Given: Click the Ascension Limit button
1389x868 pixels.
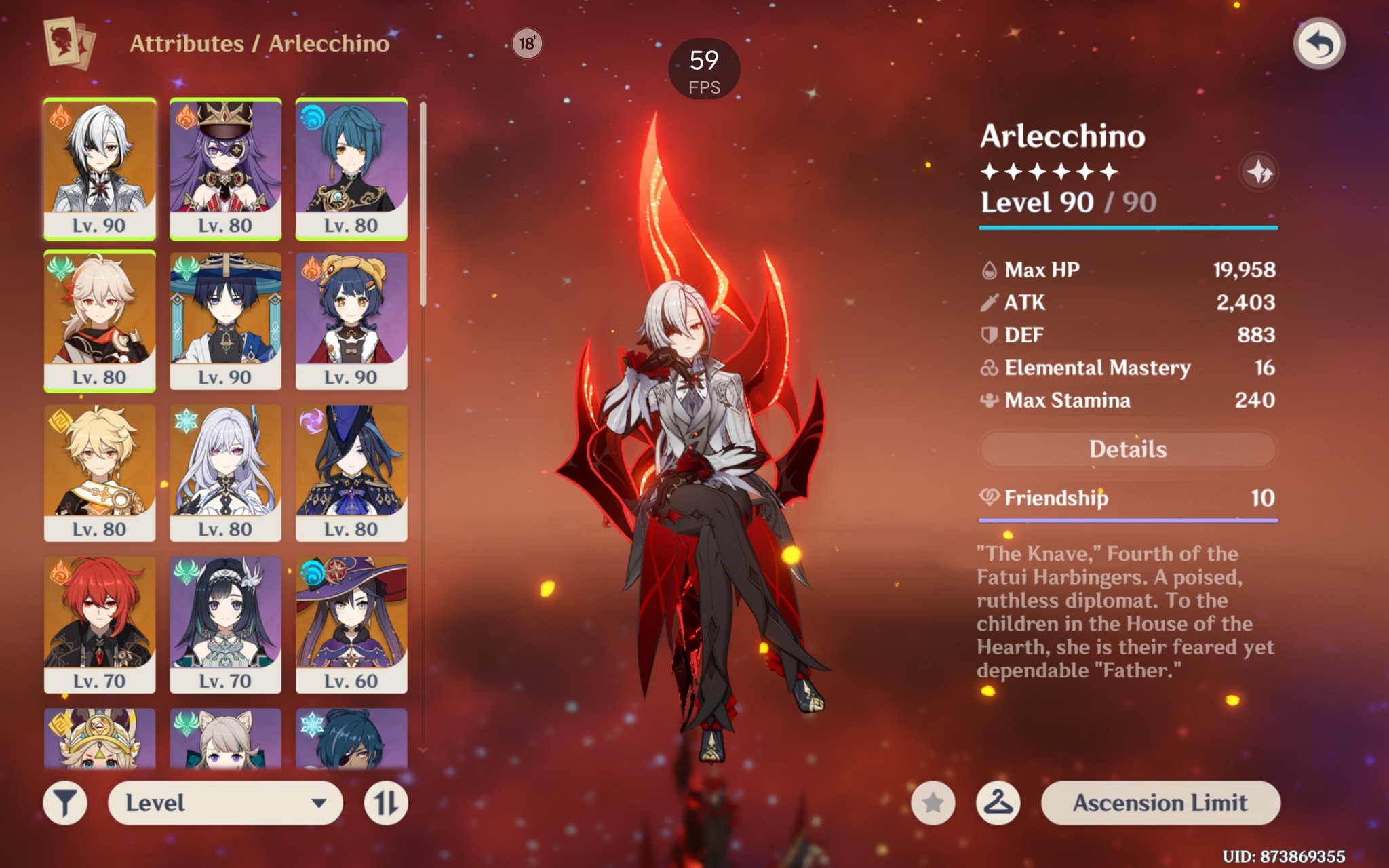Looking at the screenshot, I should coord(1160,803).
